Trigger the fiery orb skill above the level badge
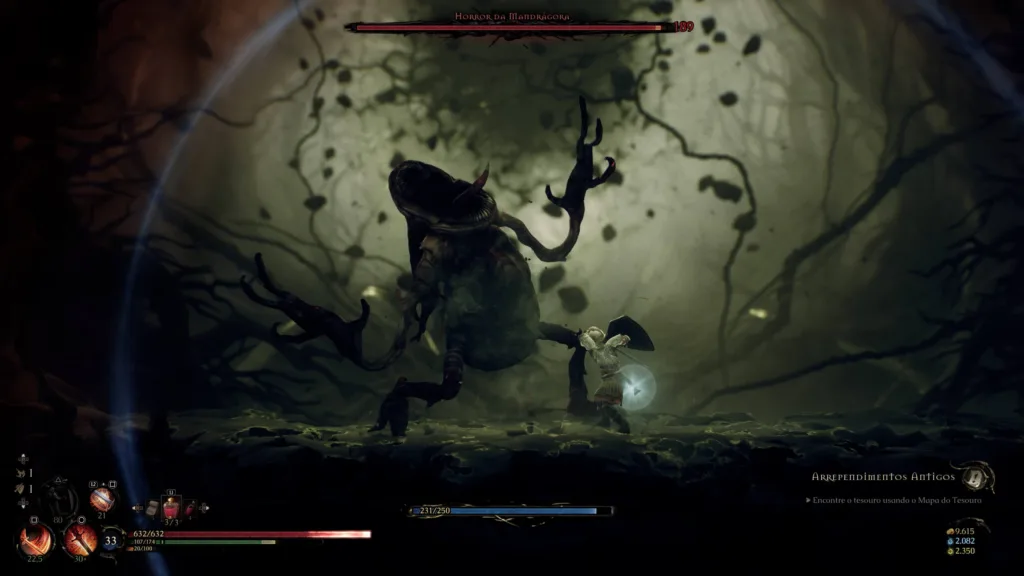This screenshot has height=576, width=1024. (102, 498)
